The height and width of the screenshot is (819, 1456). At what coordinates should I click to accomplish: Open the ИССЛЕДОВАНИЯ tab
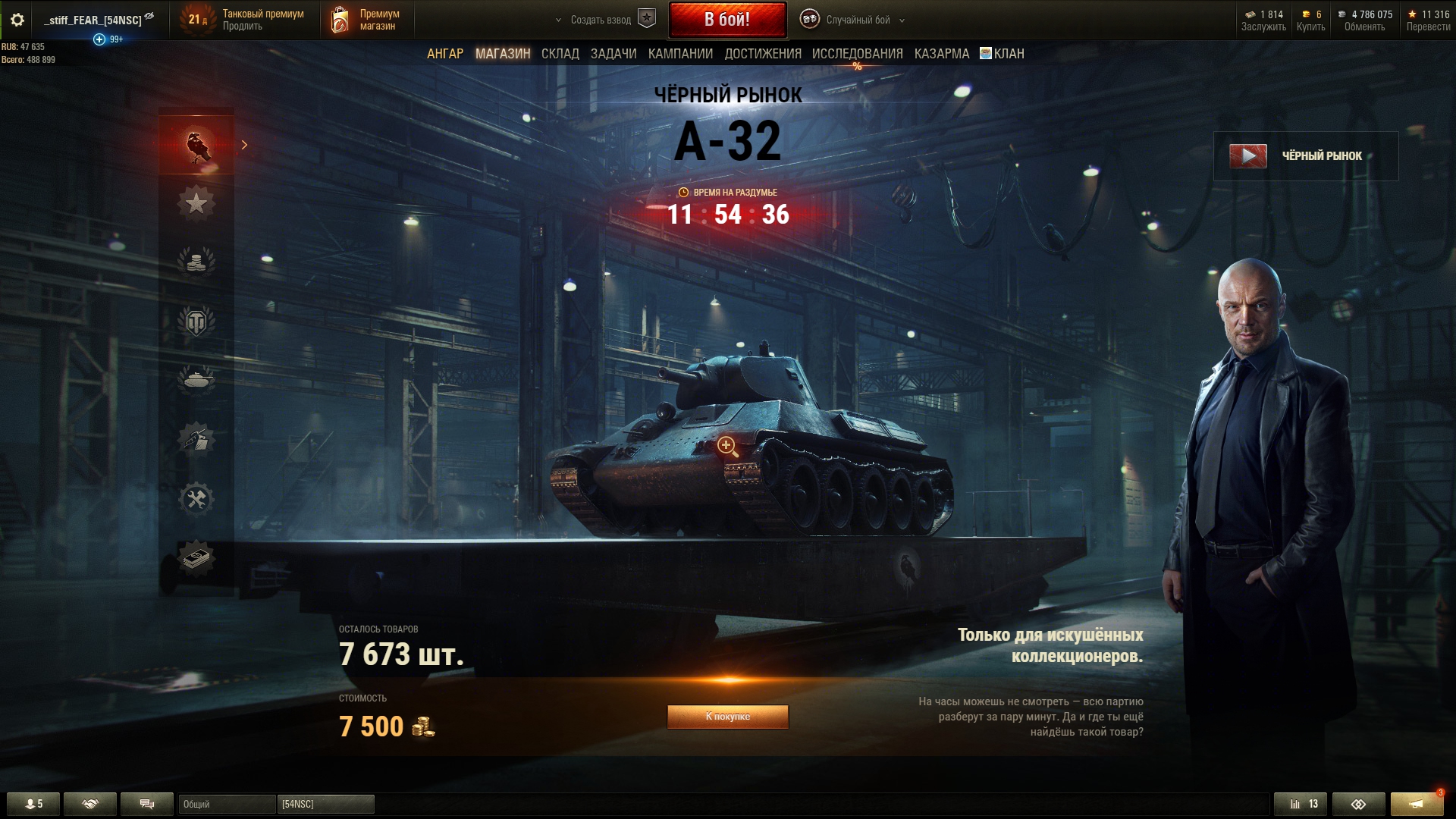[857, 54]
